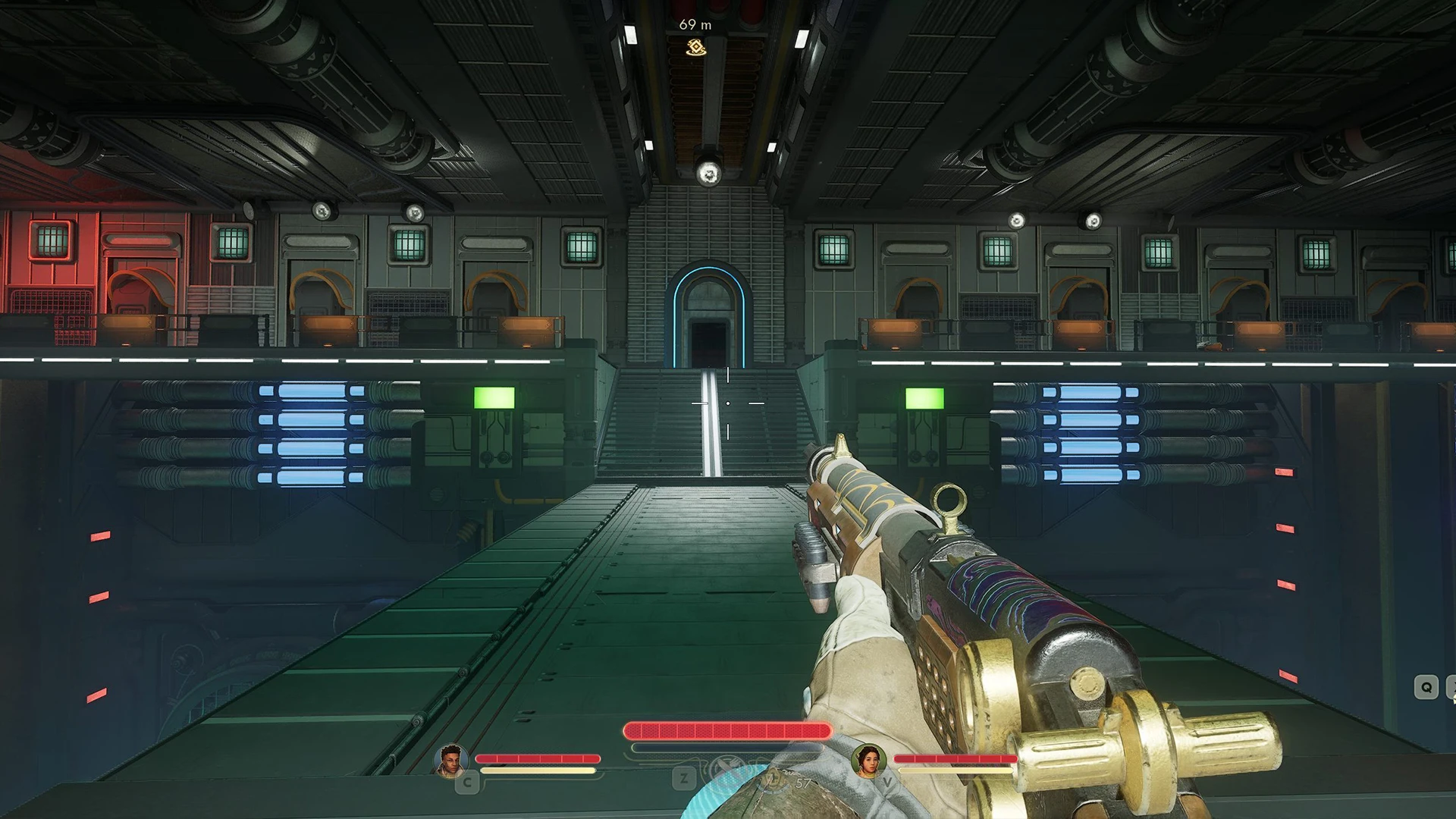The width and height of the screenshot is (1456, 819).
Task: Select the right female companion portrait
Action: tap(868, 760)
